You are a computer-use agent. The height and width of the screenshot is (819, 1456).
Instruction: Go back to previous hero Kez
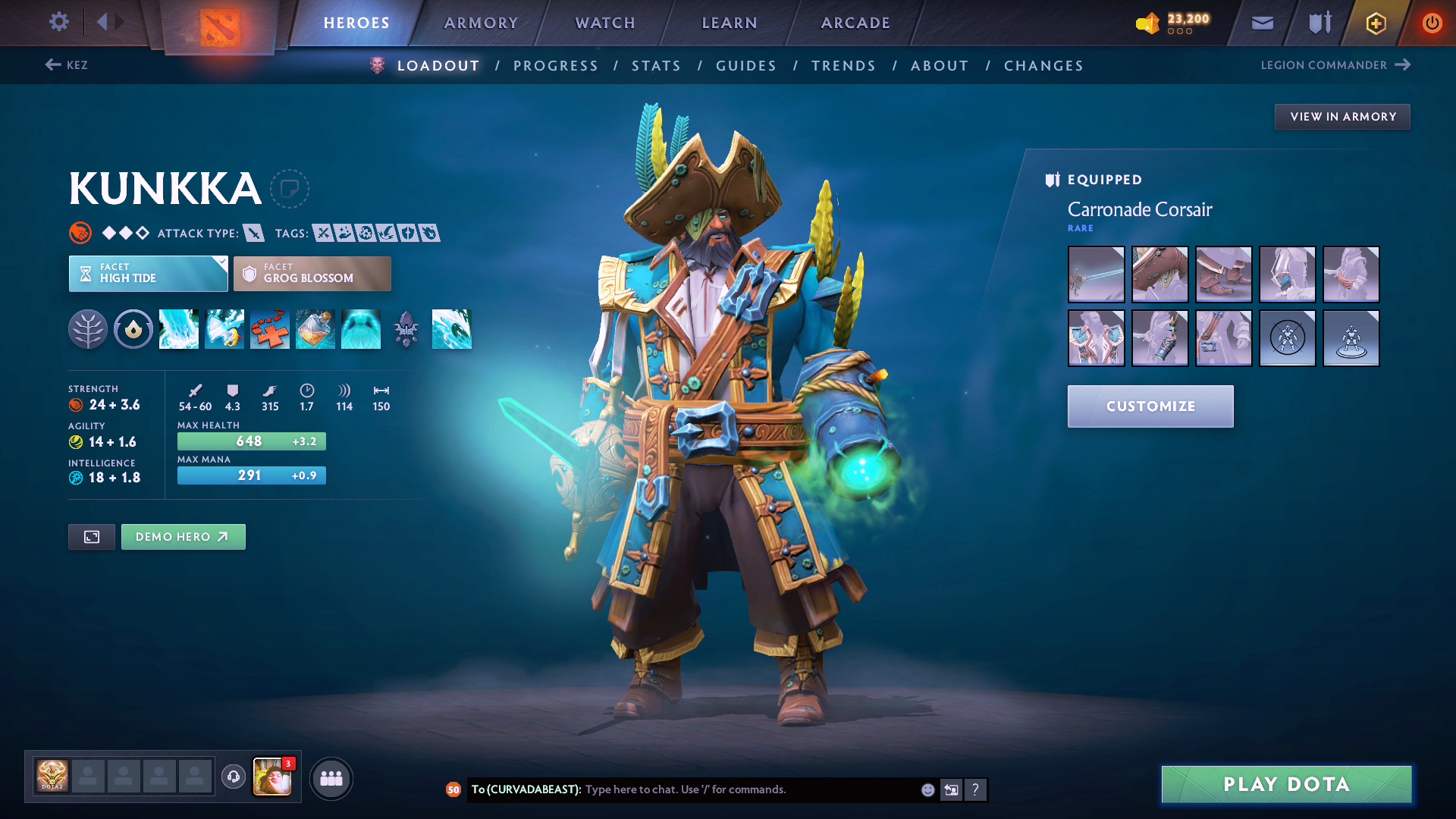click(67, 65)
